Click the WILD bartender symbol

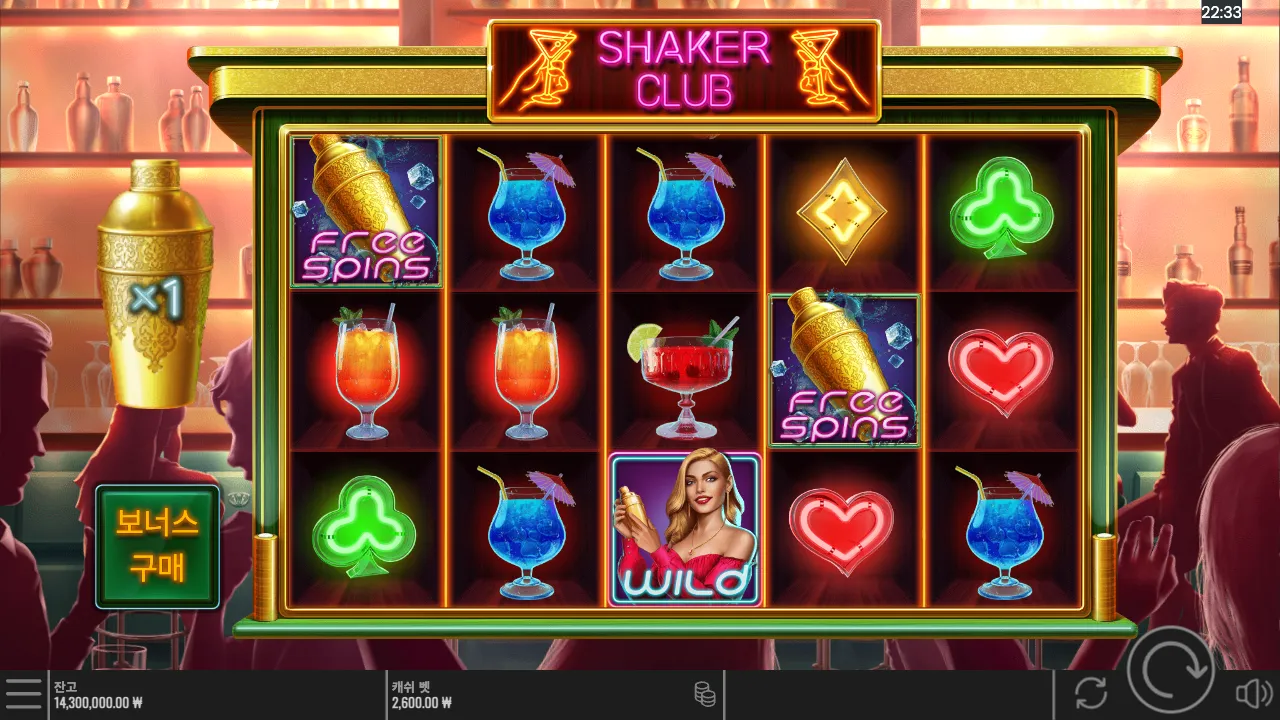(x=683, y=530)
